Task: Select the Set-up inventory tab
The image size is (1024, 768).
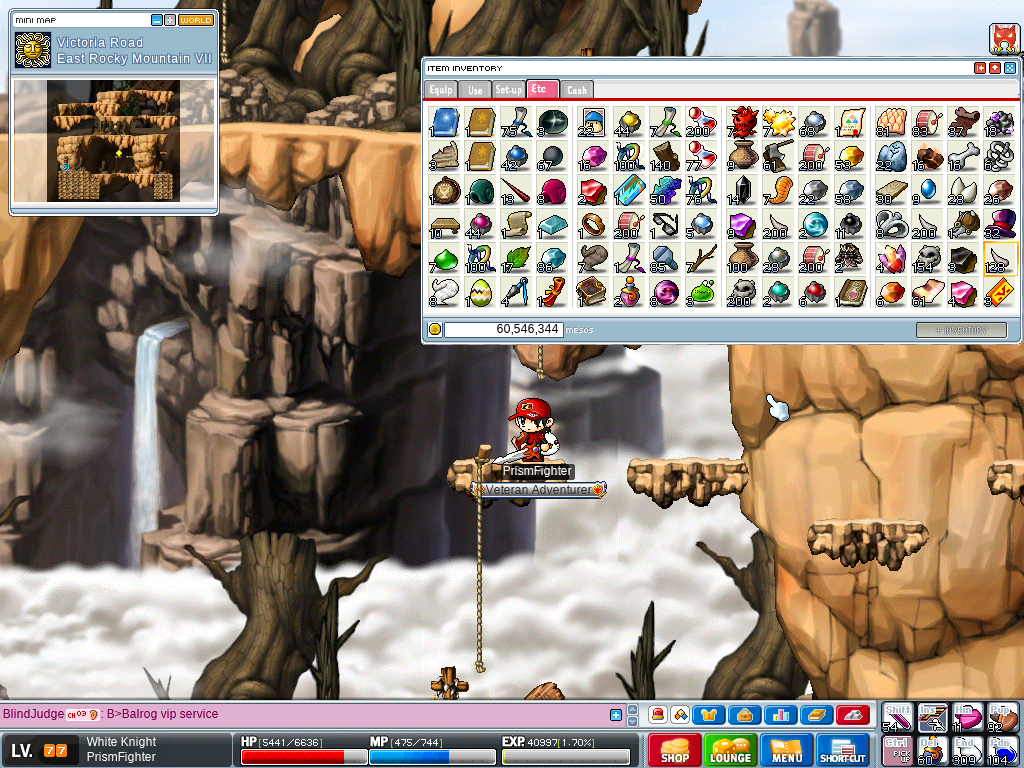Action: point(508,90)
